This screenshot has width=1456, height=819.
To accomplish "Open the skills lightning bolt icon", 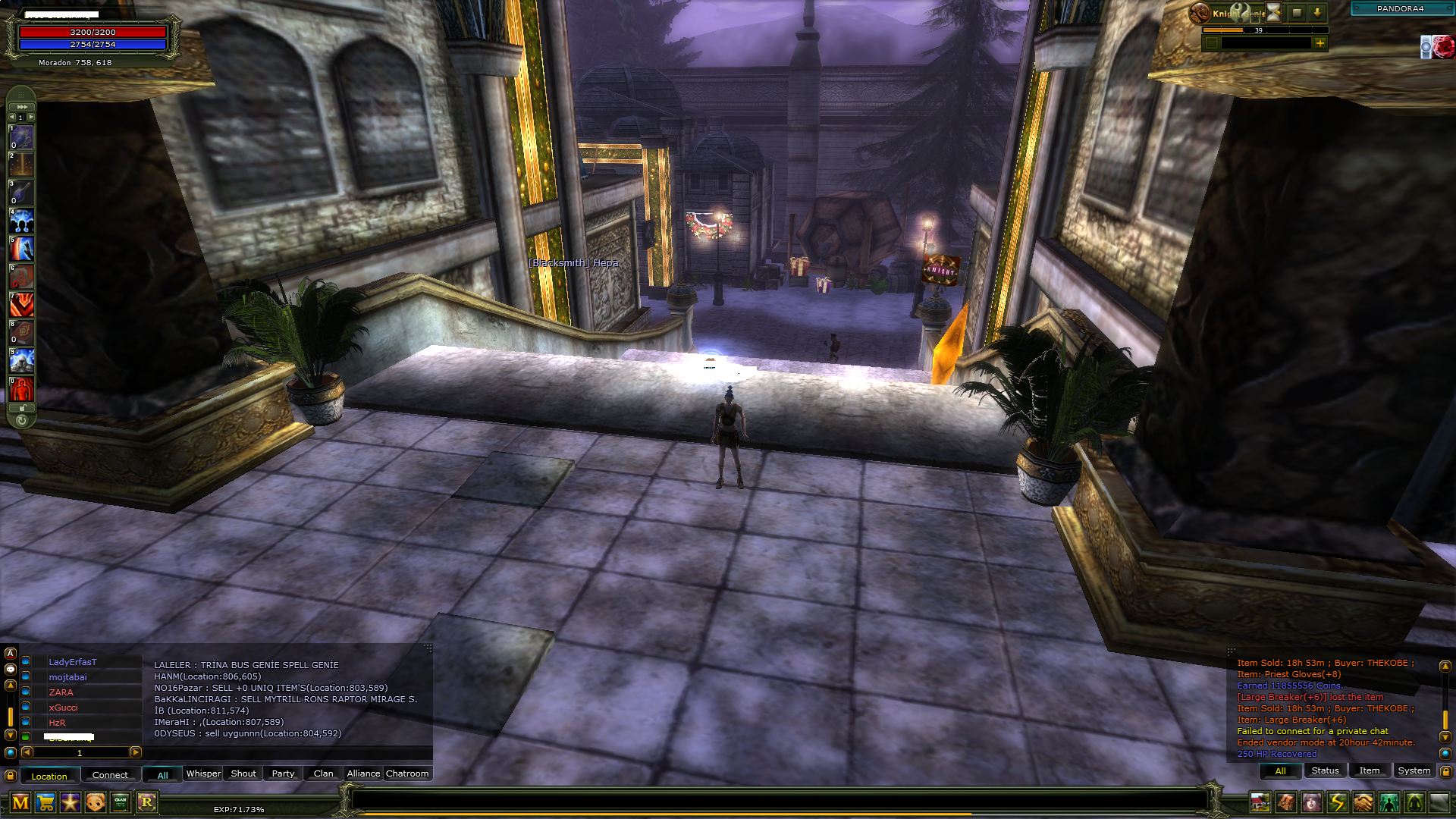I will point(1338,802).
